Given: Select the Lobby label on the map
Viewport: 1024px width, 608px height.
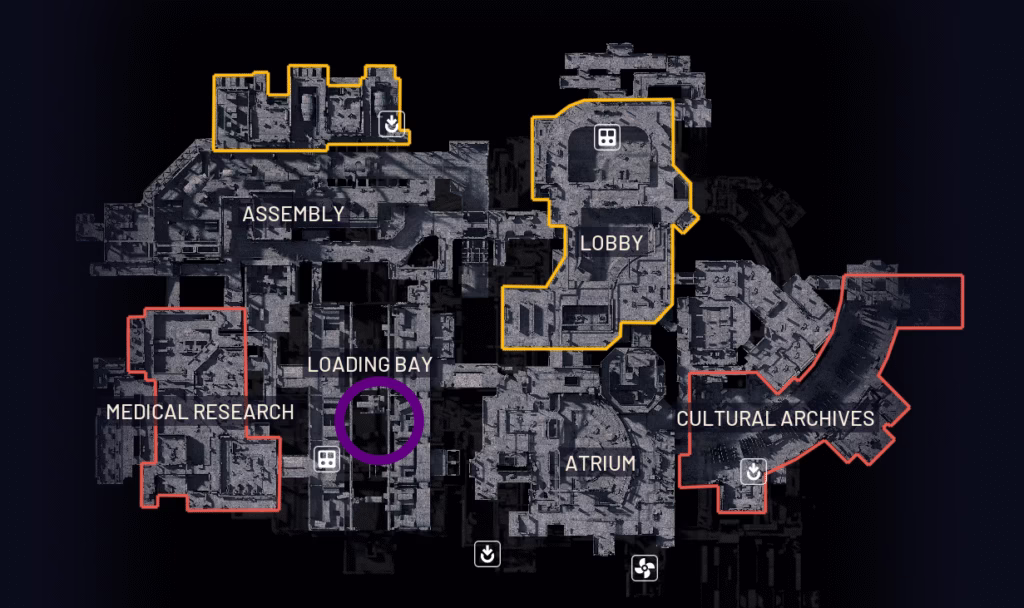Looking at the screenshot, I should [610, 242].
